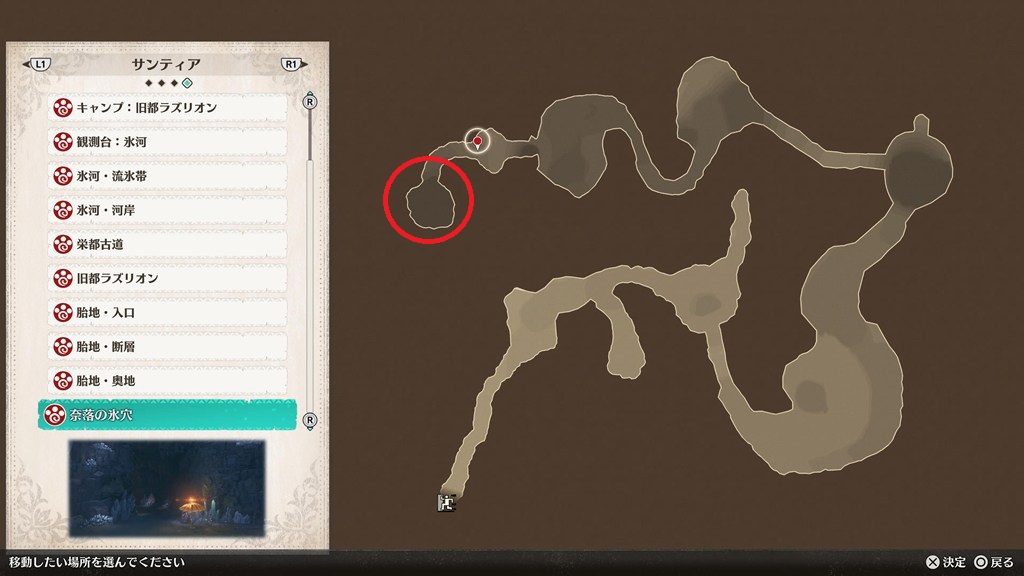Click the highlighted 奈落の氷穴 entry
The width and height of the screenshot is (1024, 576).
[x=167, y=415]
